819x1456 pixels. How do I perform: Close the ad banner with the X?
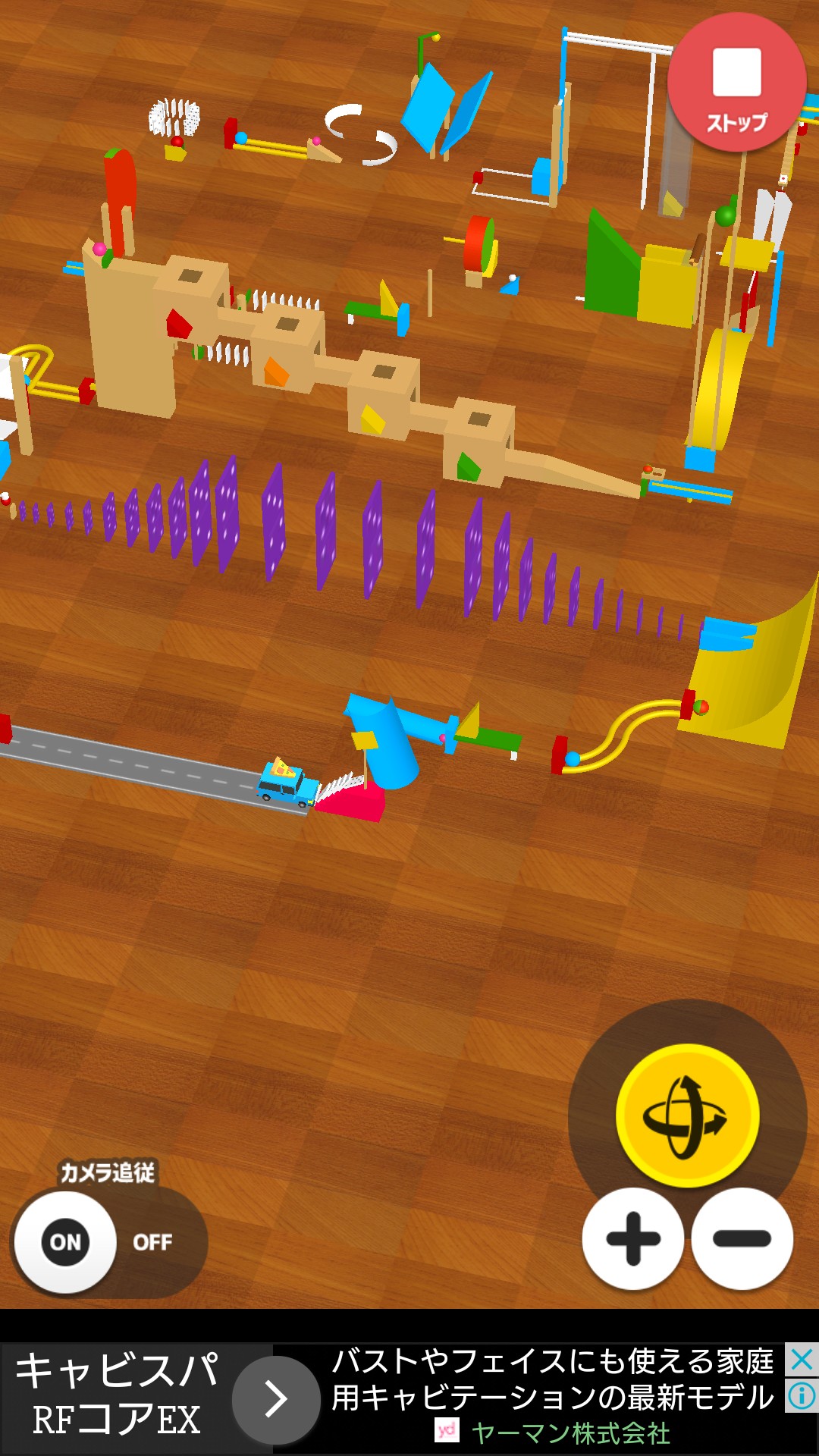[802, 1360]
